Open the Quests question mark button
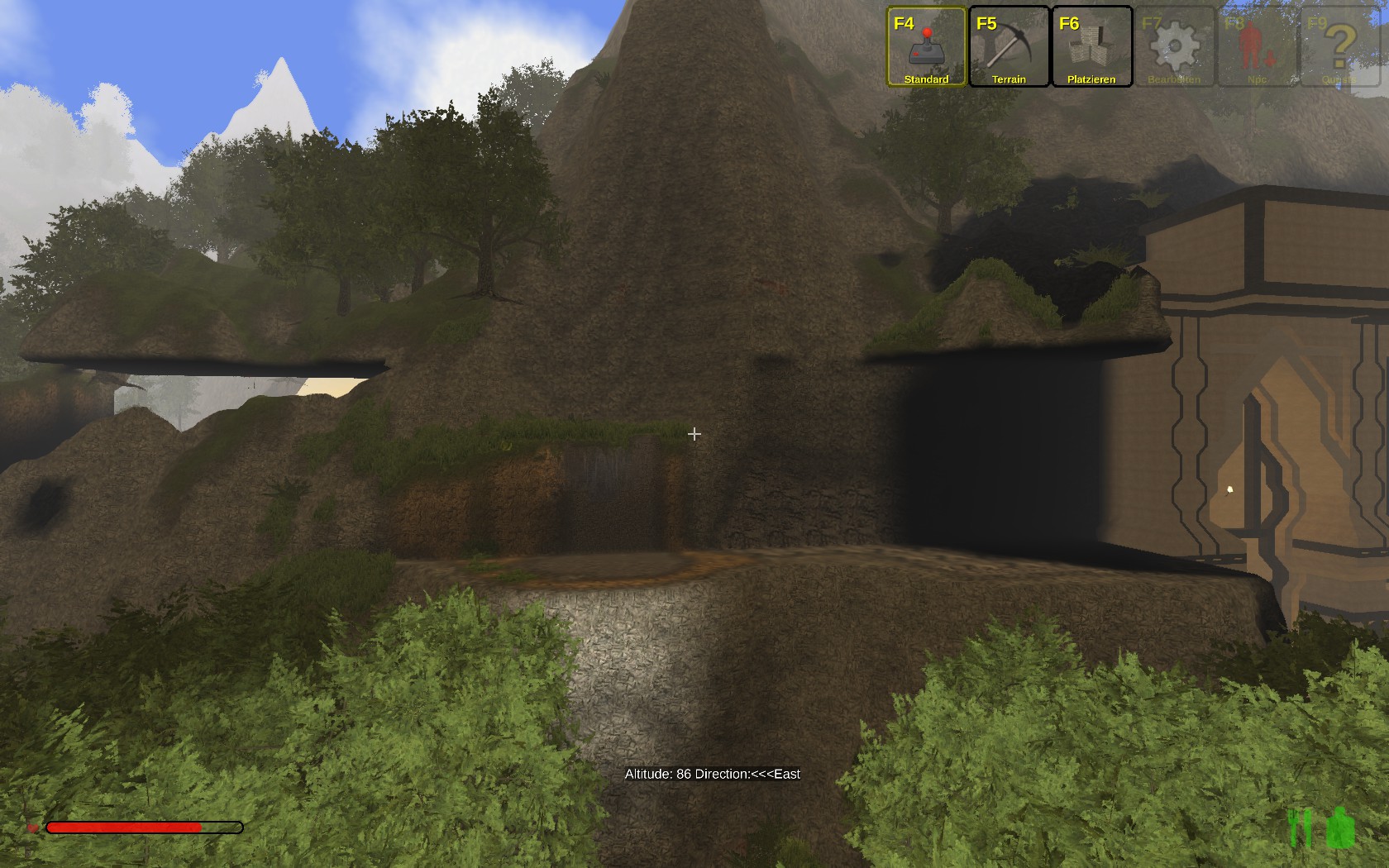This screenshot has width=1389, height=868. [x=1339, y=46]
